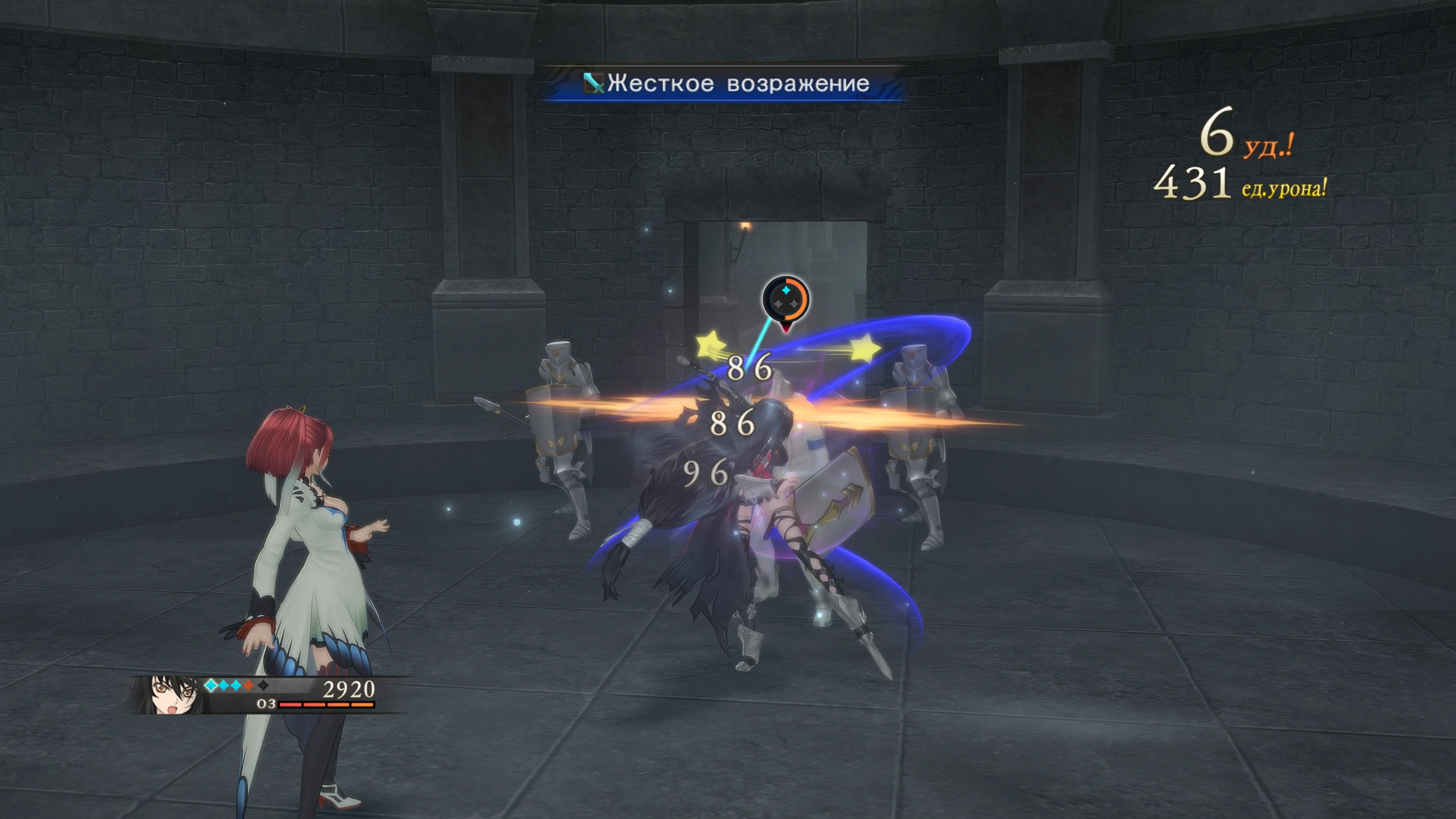
Task: Select Velvet's portrait in the party status panel
Action: 169,695
